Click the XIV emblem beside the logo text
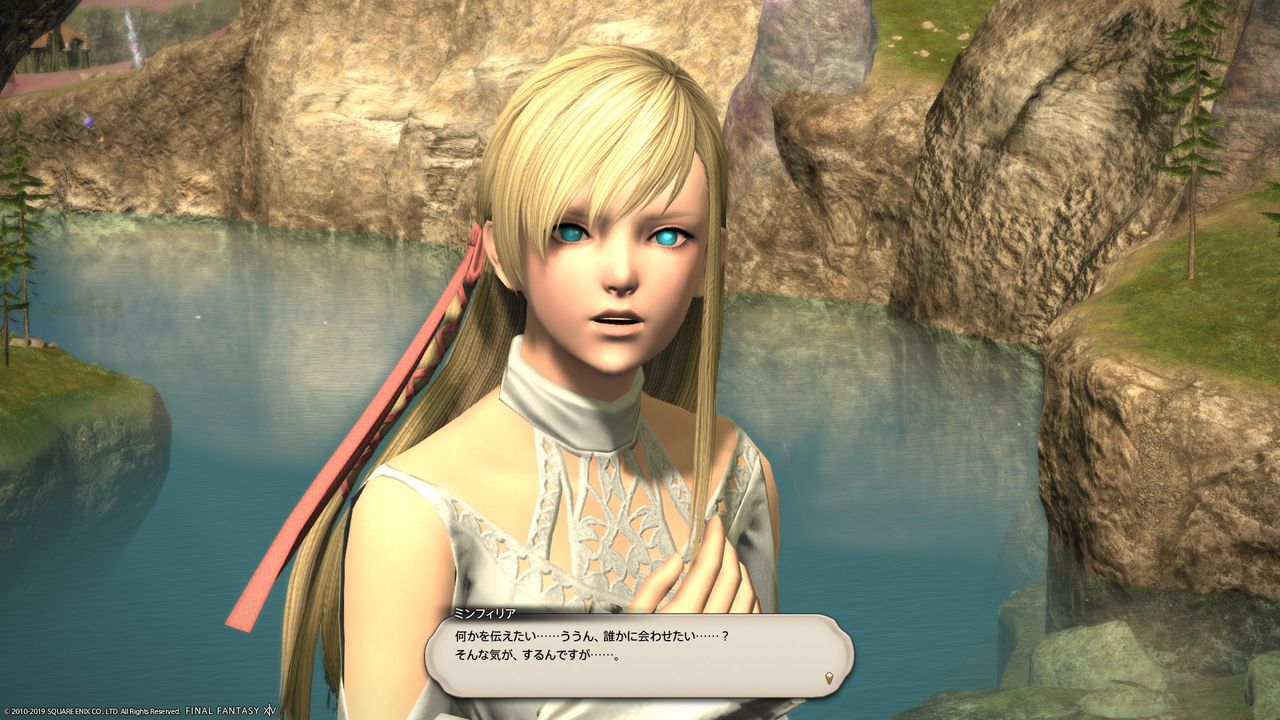Viewport: 1280px width, 720px height. 269,711
